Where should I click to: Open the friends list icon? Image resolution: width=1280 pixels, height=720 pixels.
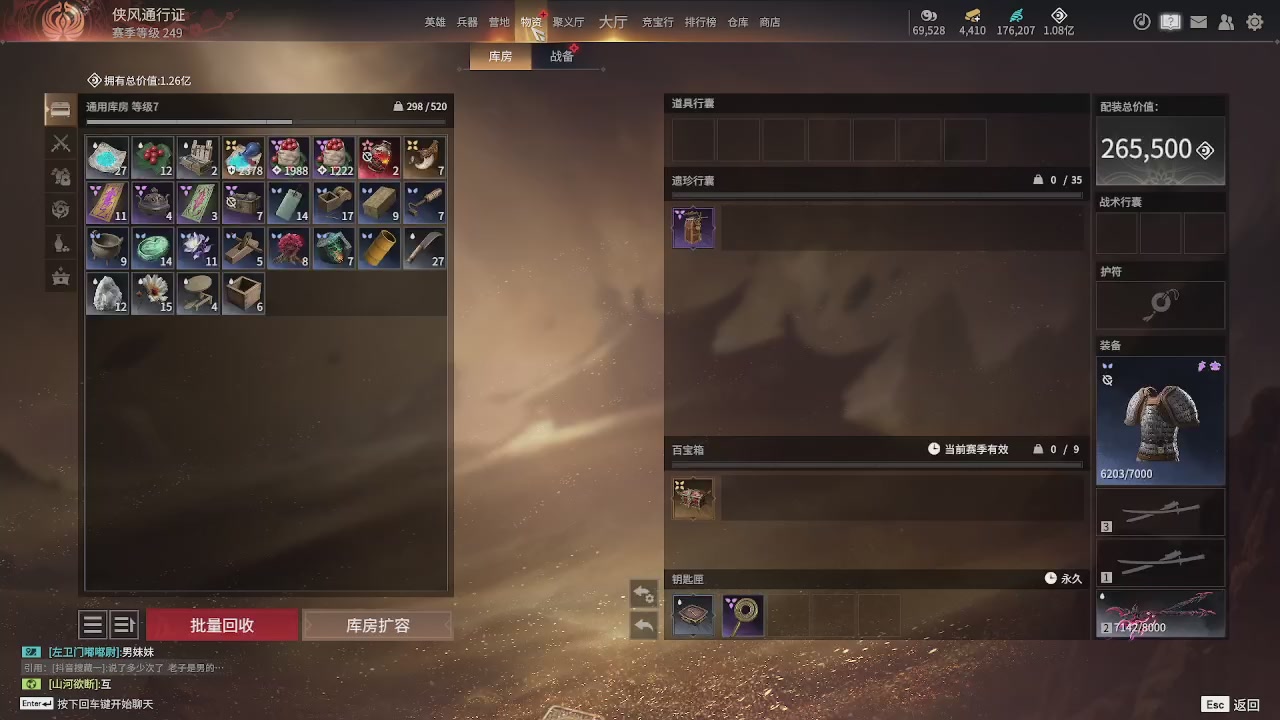[x=1226, y=21]
